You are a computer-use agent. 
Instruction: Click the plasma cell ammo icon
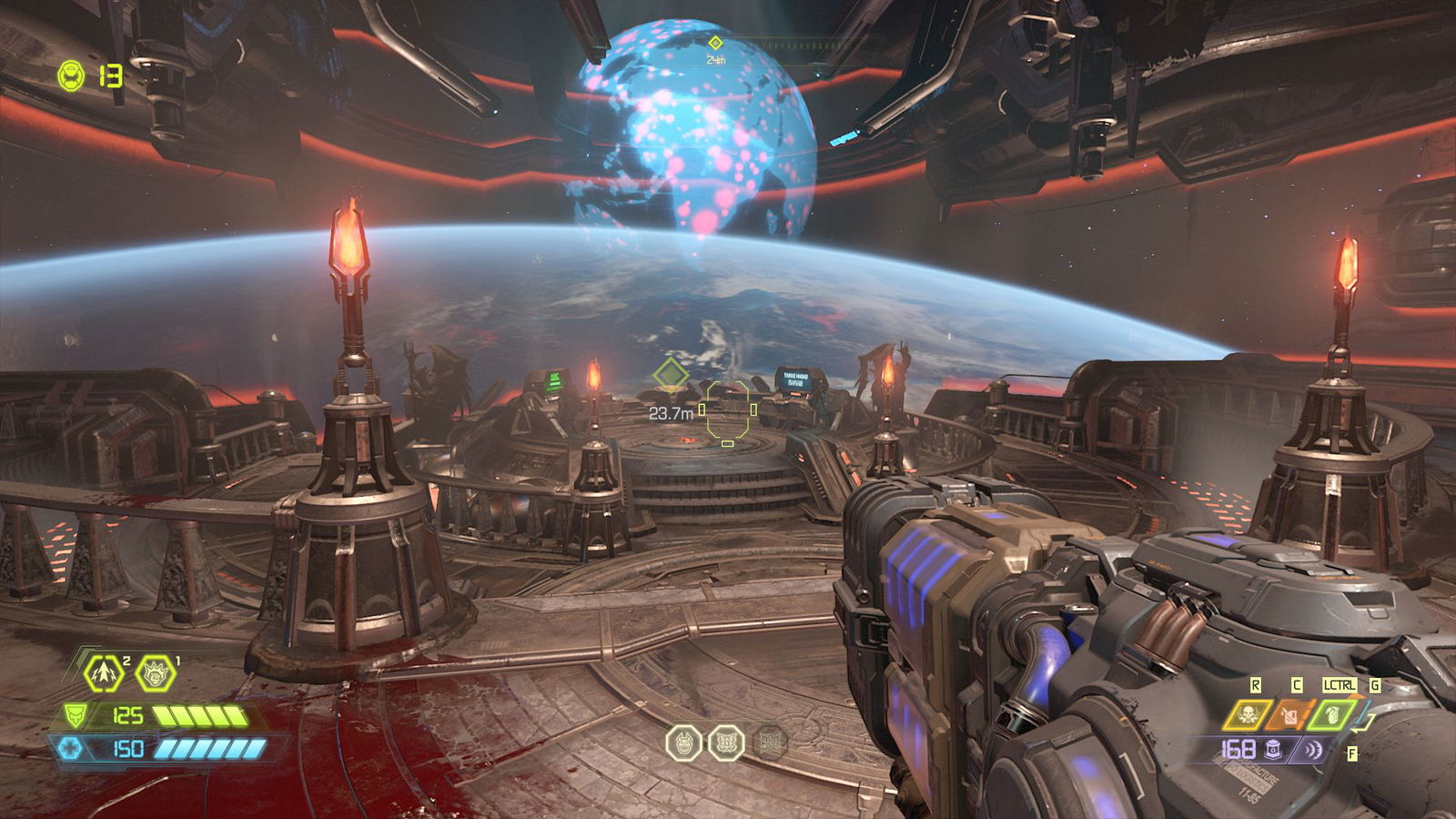pos(1274,750)
